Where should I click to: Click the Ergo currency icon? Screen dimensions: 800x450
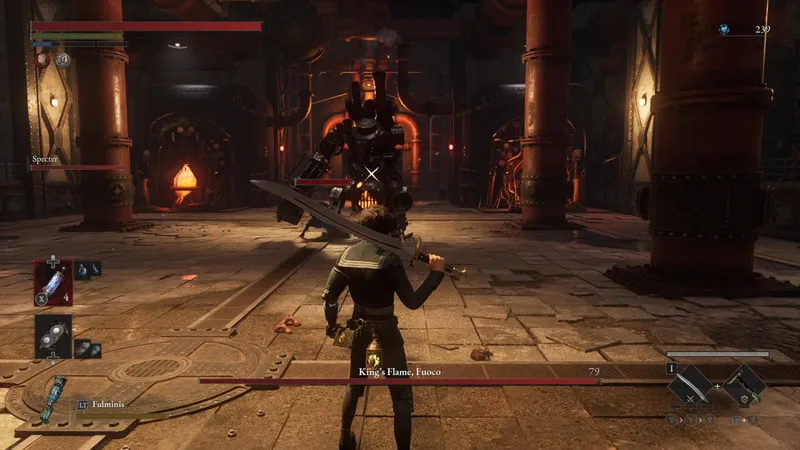coord(723,30)
